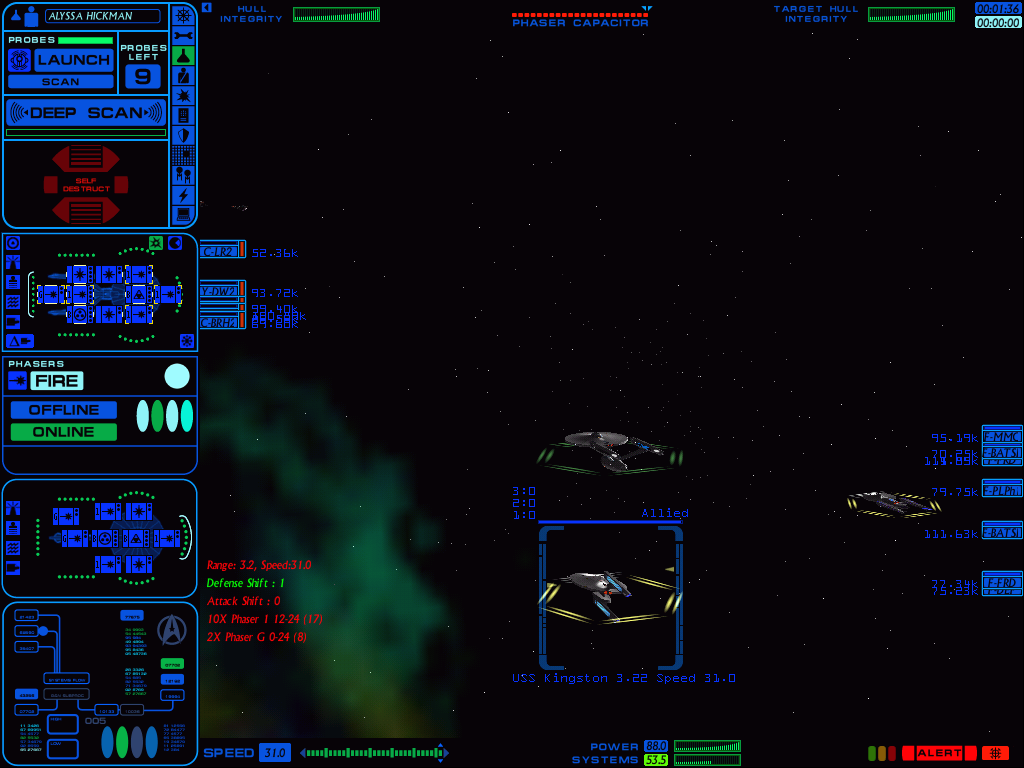
Task: Collapse the side panel with the arrow
Action: [x=206, y=7]
